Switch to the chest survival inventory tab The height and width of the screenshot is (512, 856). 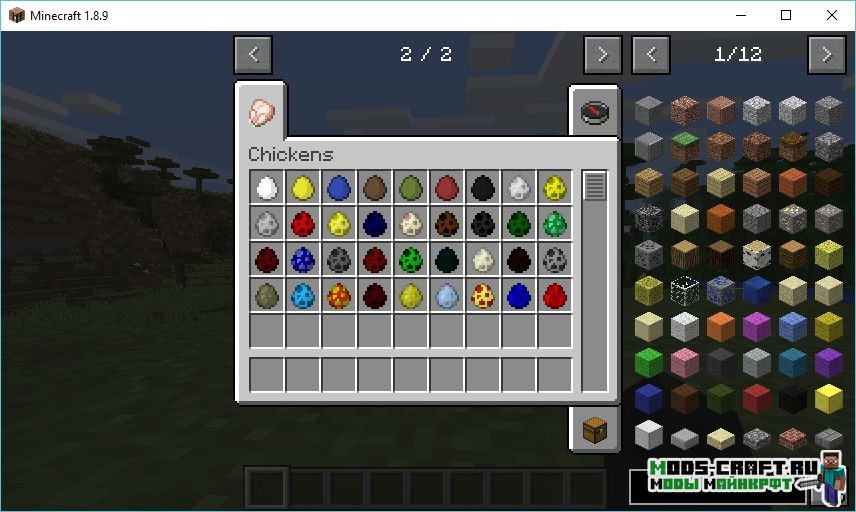point(594,429)
